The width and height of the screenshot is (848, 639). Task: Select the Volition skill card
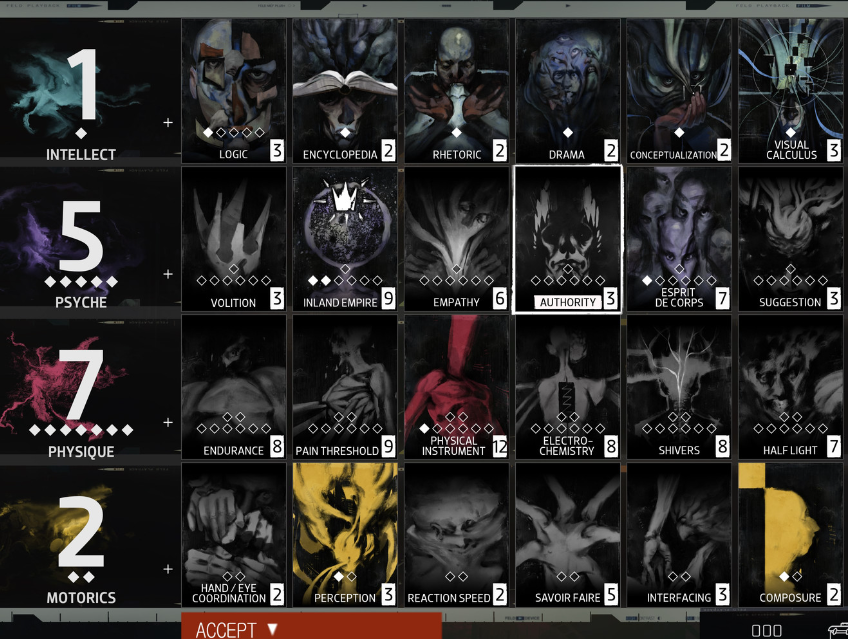234,238
